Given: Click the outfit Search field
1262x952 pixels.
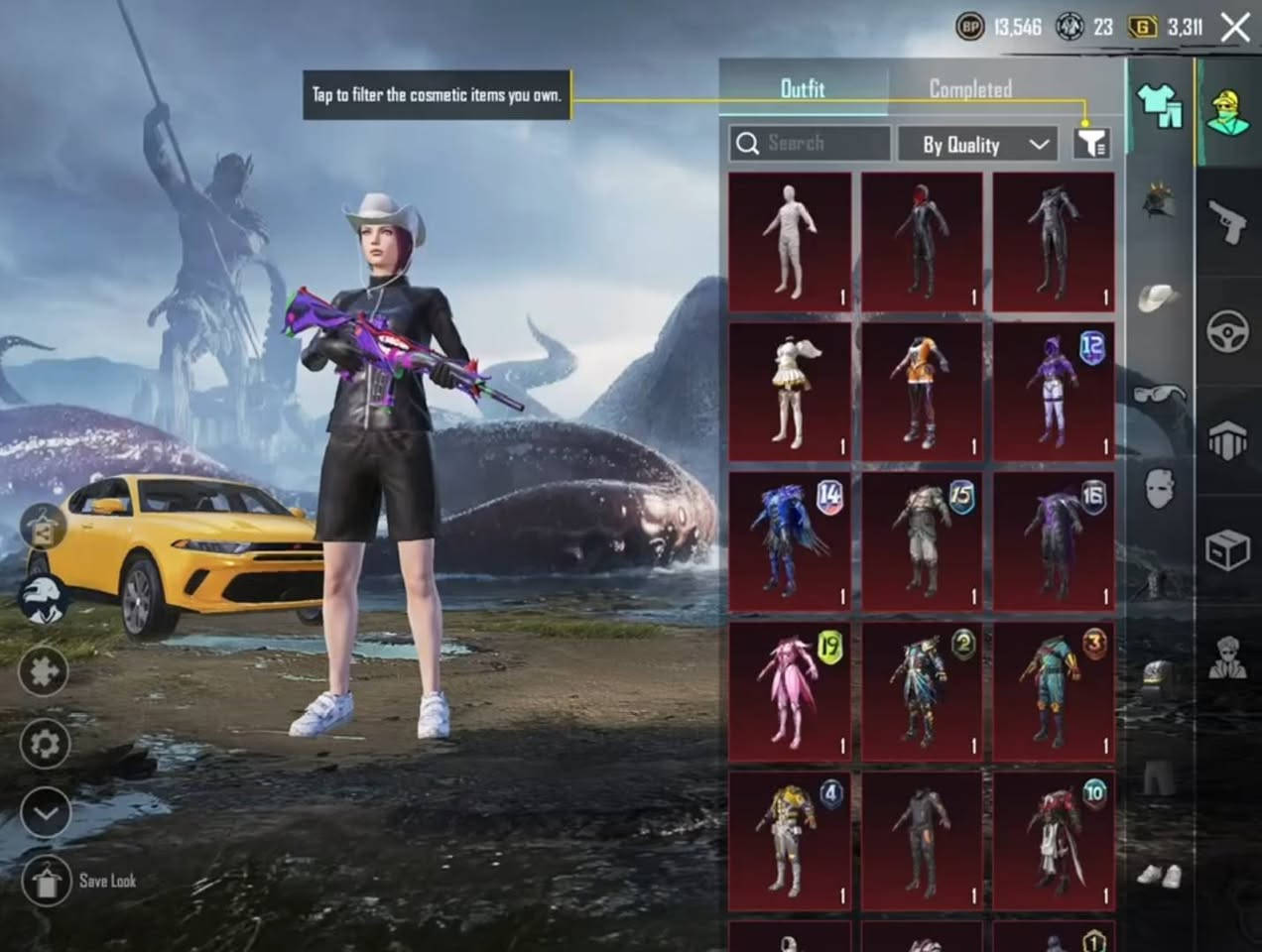Looking at the screenshot, I should pyautogui.click(x=810, y=144).
